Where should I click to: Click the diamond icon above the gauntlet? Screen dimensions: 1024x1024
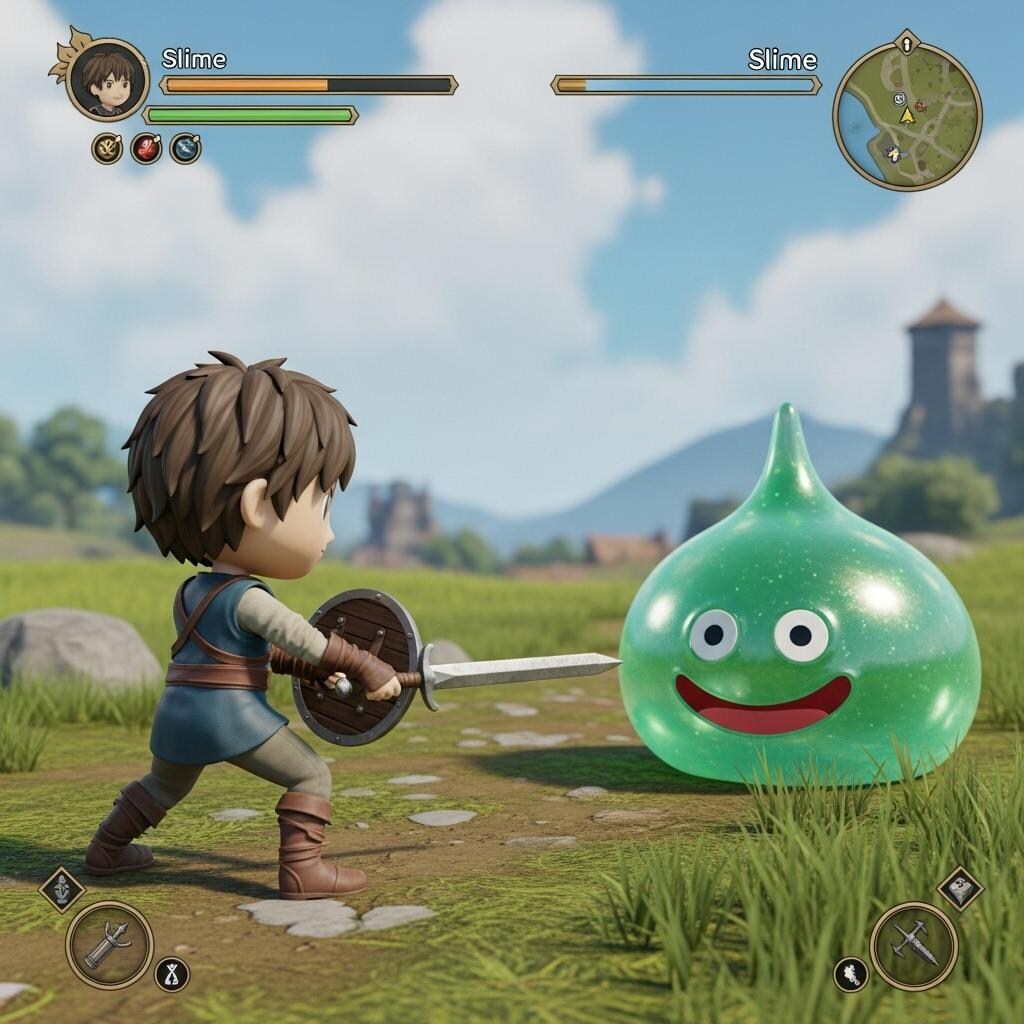click(x=61, y=889)
